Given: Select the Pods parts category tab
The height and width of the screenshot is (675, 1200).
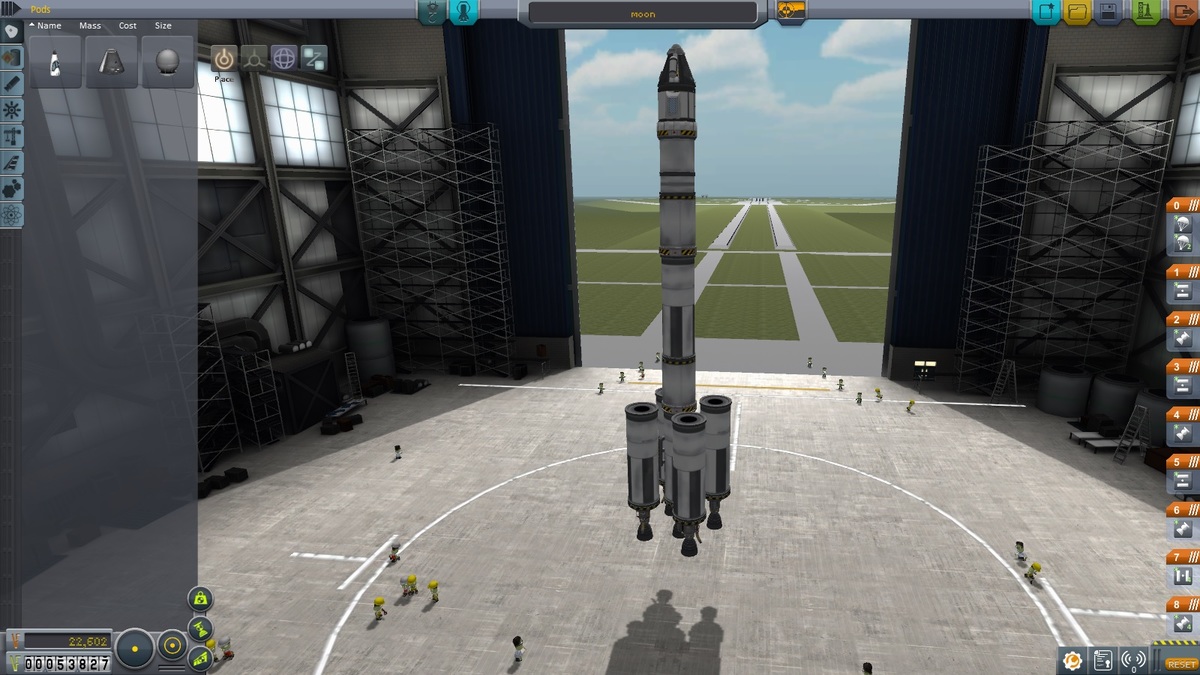Looking at the screenshot, I should tap(11, 31).
